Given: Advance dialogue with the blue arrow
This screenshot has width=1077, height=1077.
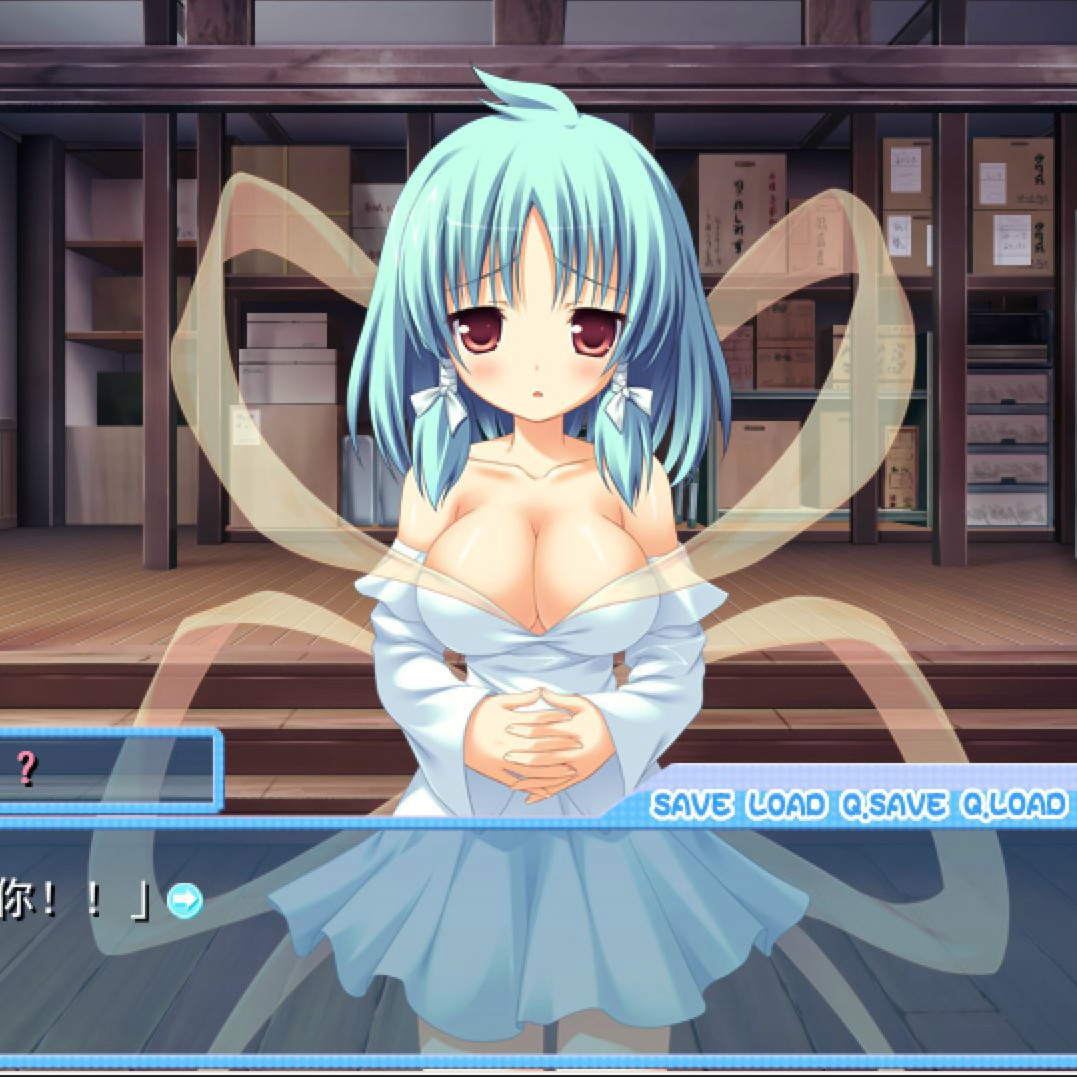Looking at the screenshot, I should coord(184,901).
